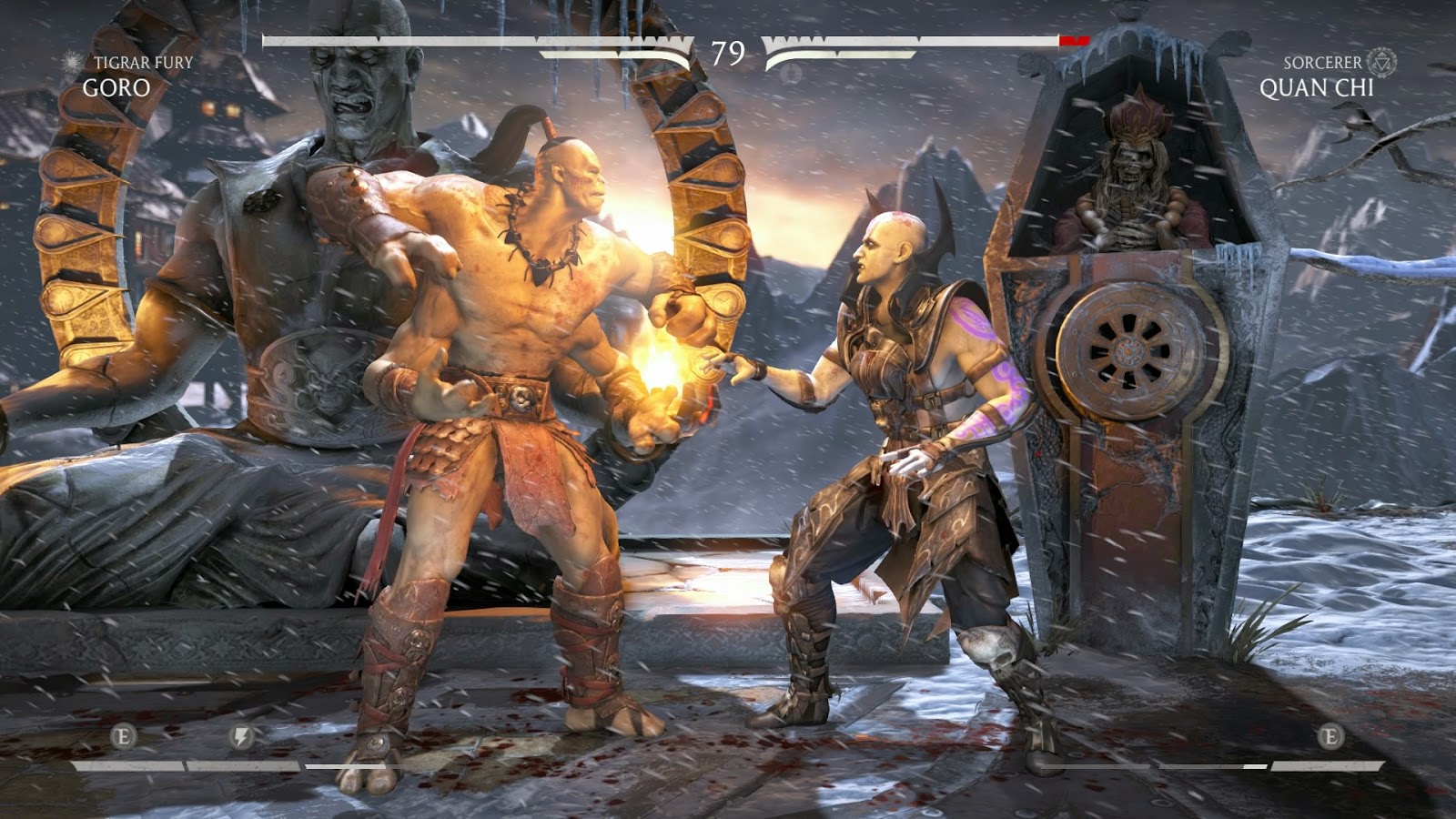Click Quan Chi's Sorcerer variation emblem

point(1381,62)
